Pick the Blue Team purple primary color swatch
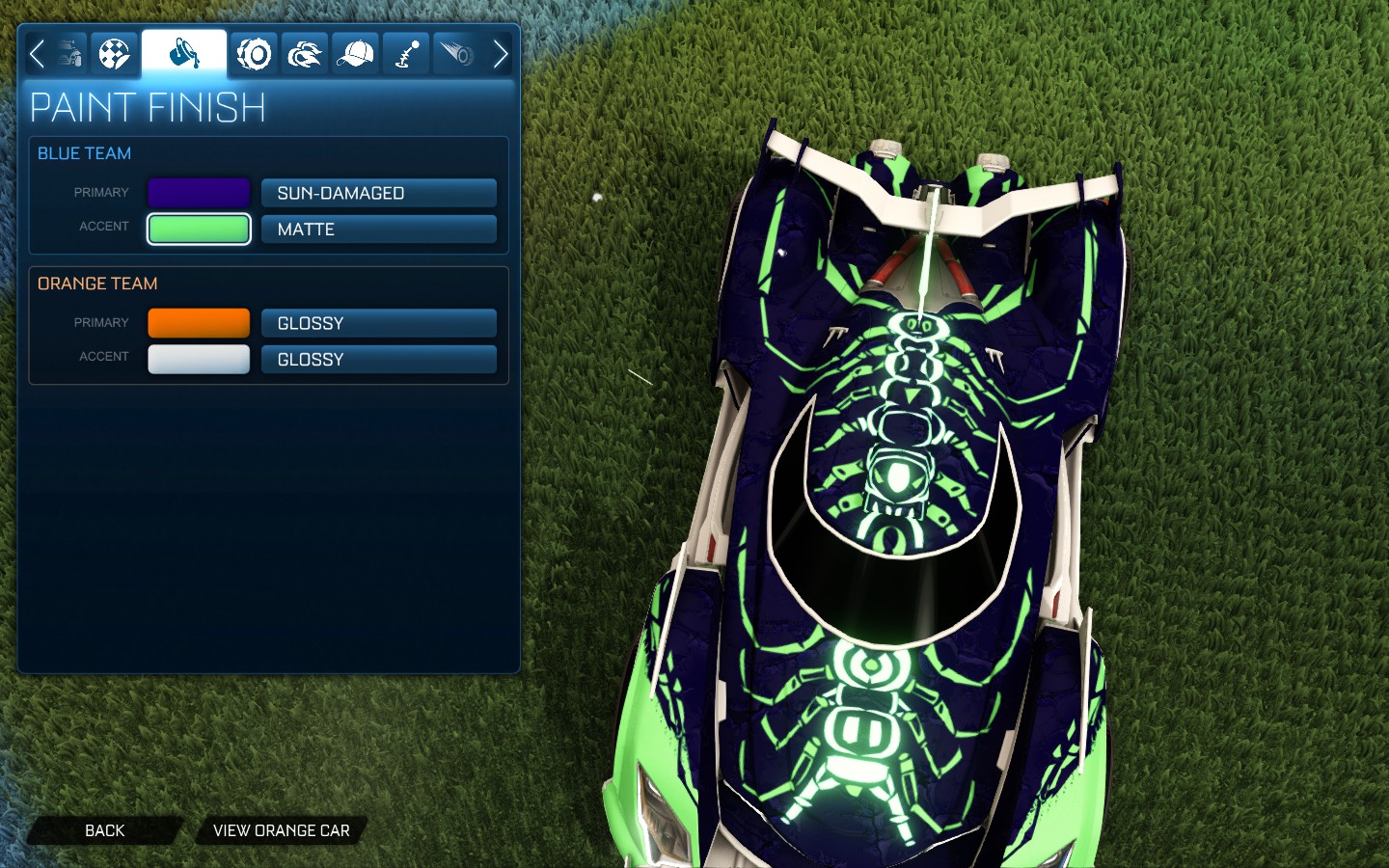 pyautogui.click(x=199, y=193)
